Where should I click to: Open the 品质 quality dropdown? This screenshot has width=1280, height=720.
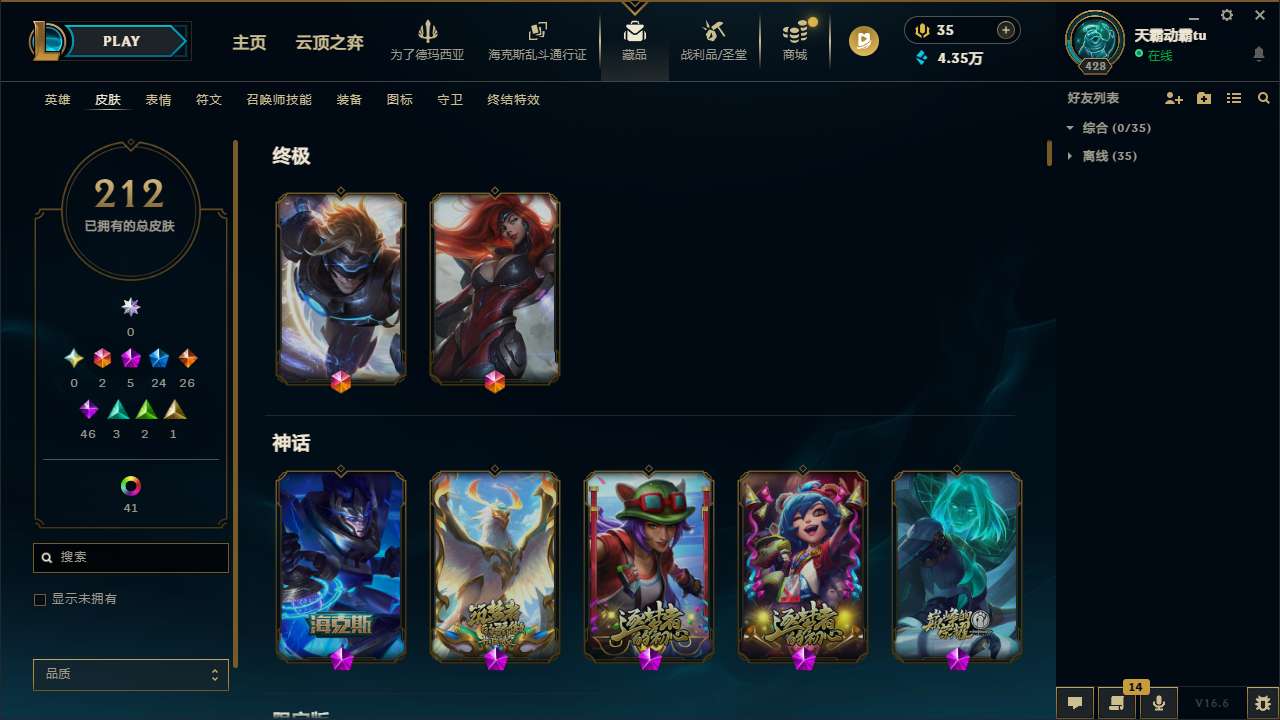[x=130, y=674]
